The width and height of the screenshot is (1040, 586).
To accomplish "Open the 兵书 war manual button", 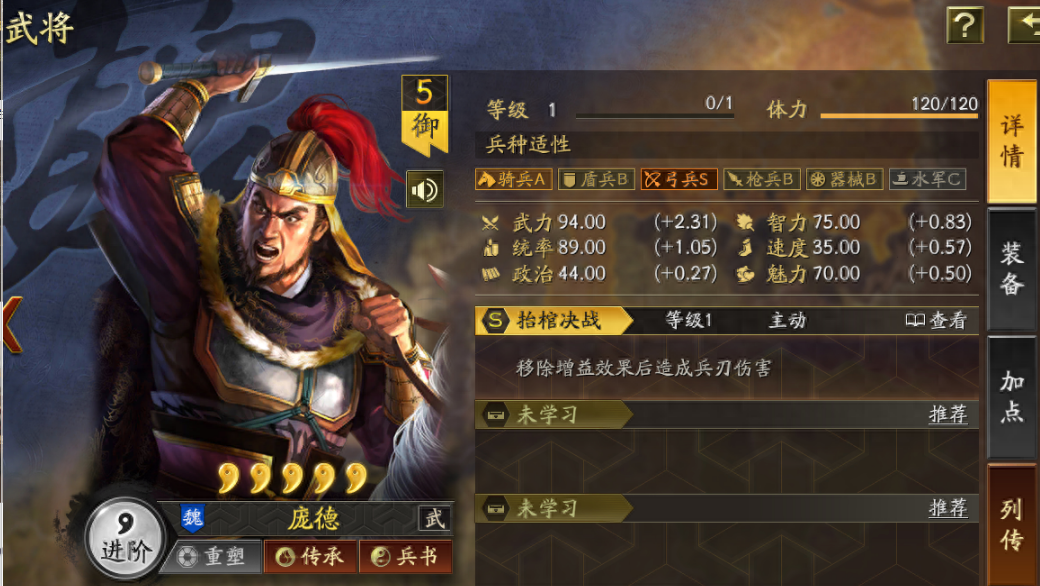I will [405, 557].
